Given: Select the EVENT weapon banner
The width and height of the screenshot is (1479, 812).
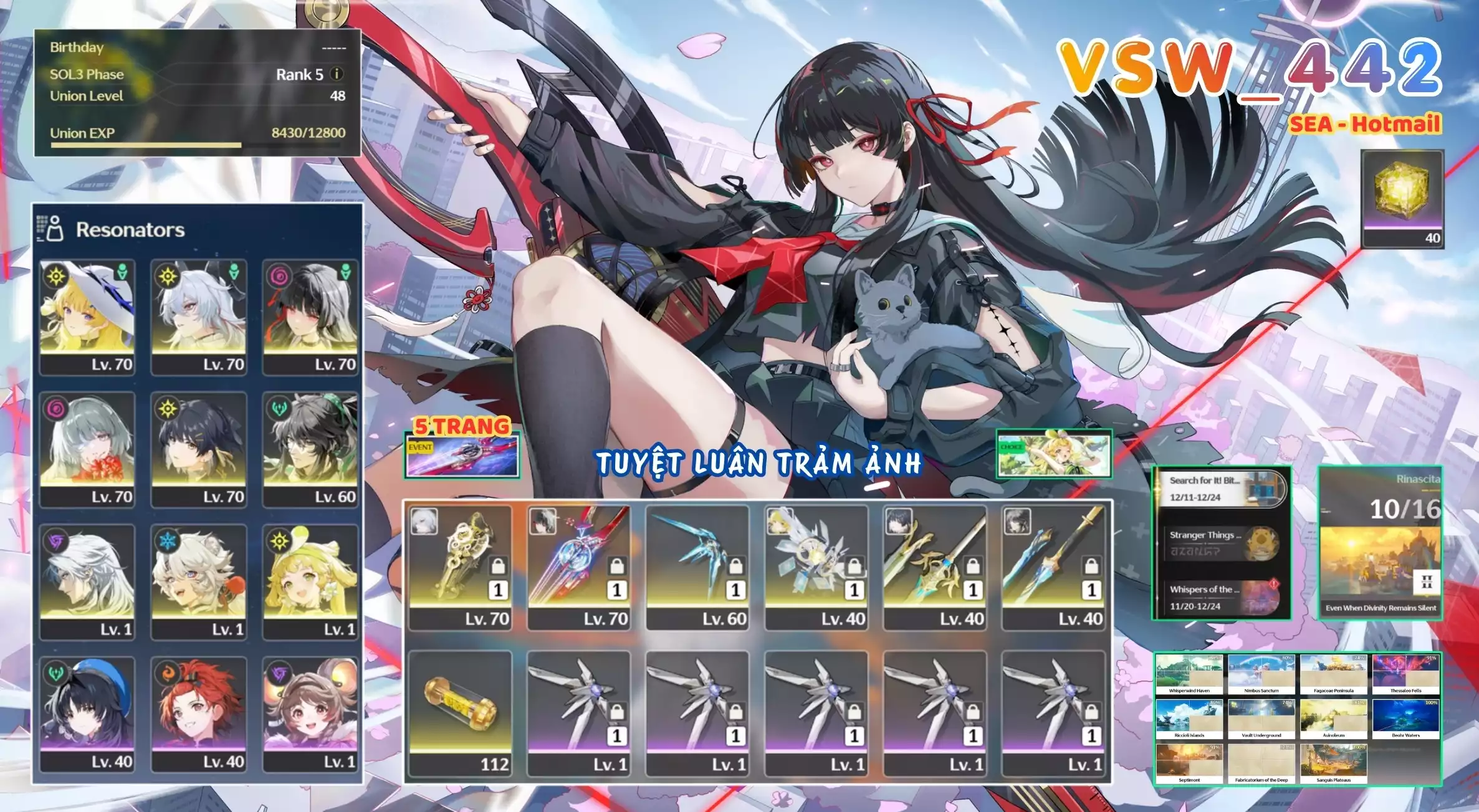Looking at the screenshot, I should click(461, 456).
